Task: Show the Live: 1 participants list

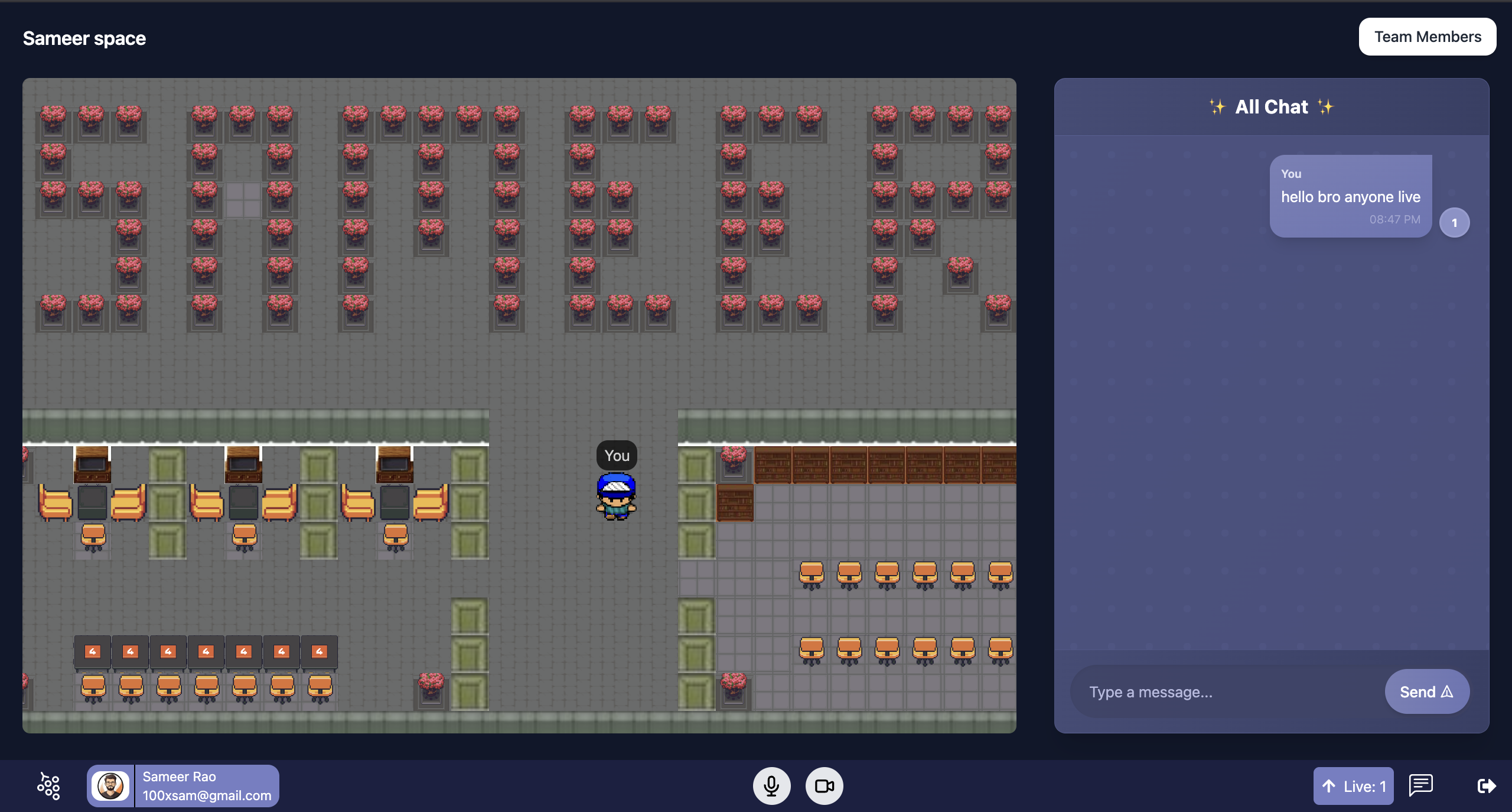Action: tap(1353, 786)
